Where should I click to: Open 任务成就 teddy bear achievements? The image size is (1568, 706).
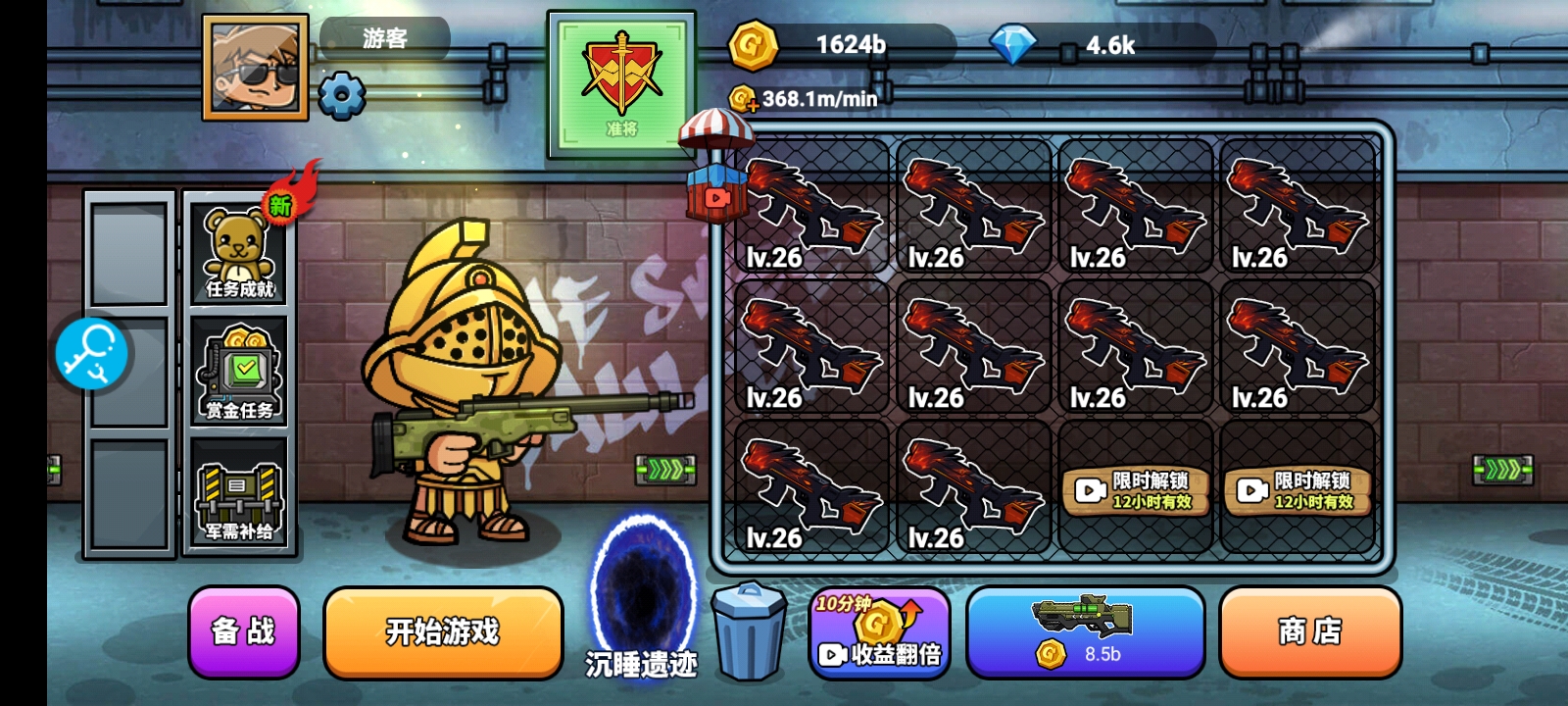pos(239,252)
